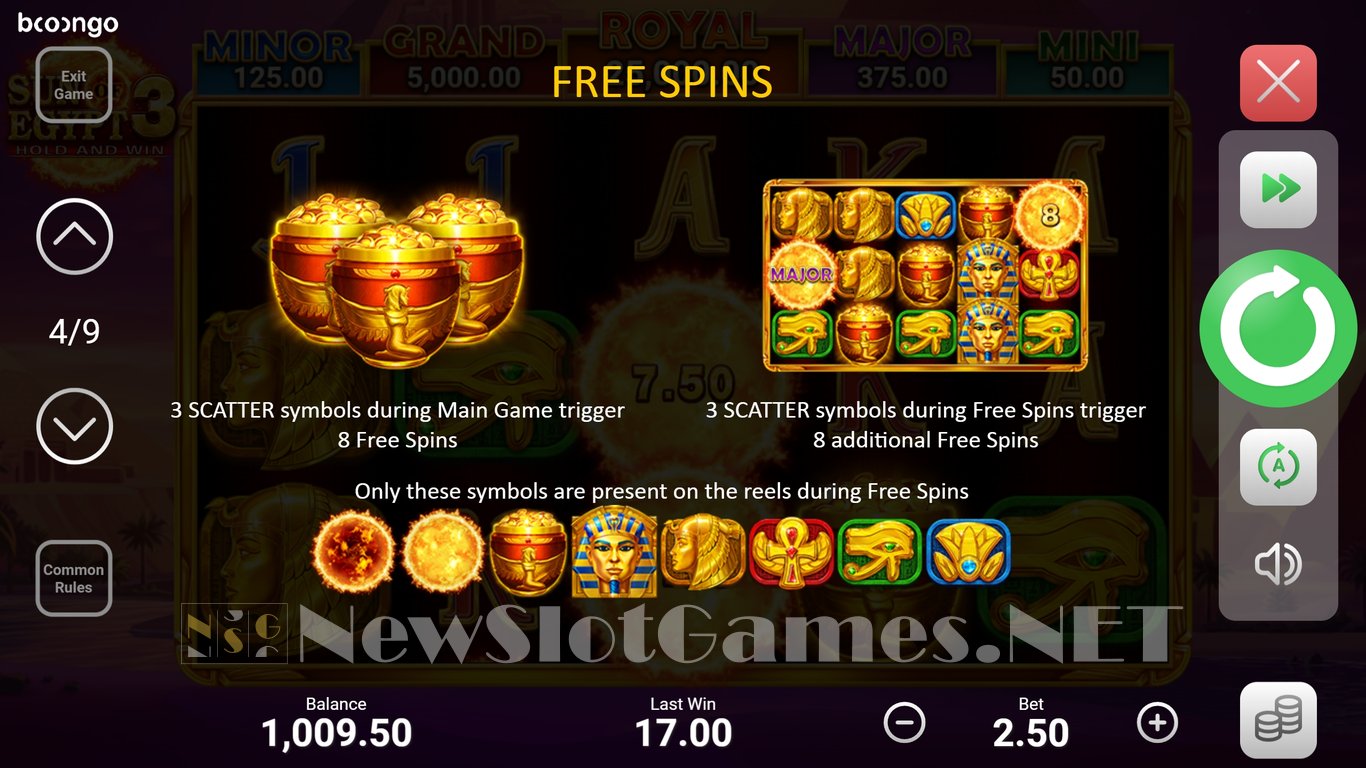Open the Common Rules page
The height and width of the screenshot is (768, 1366).
click(74, 578)
